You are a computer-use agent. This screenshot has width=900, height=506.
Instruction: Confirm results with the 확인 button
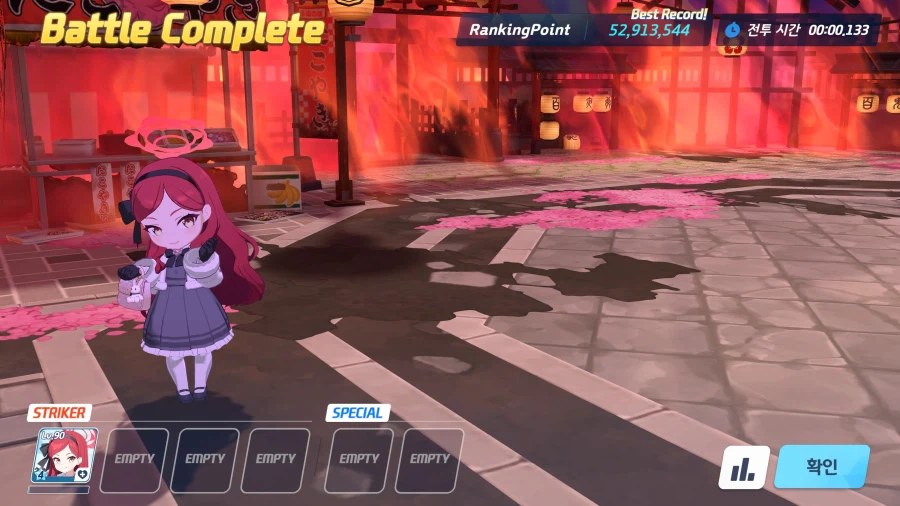coord(821,467)
